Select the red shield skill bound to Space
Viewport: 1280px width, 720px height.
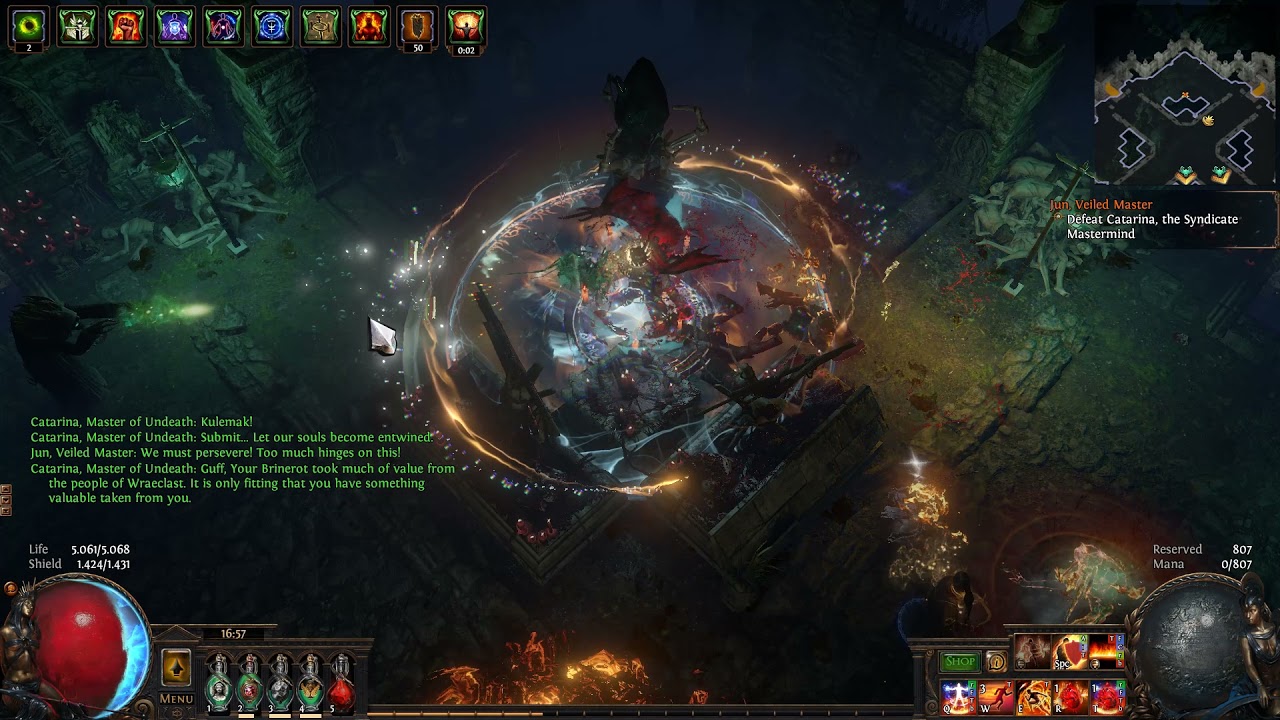coord(1070,651)
